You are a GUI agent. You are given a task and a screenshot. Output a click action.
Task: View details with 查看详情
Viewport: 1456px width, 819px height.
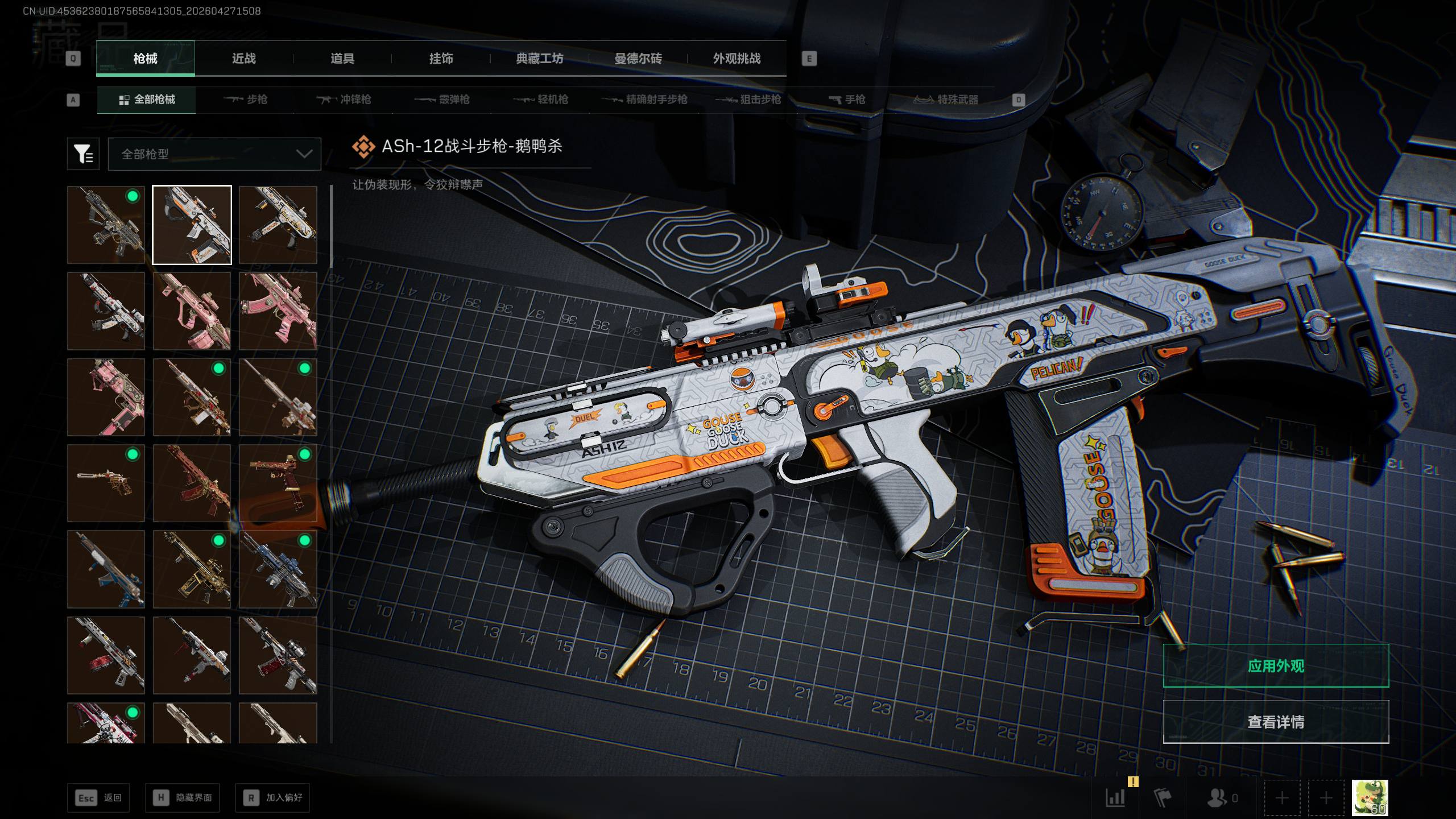click(x=1276, y=722)
